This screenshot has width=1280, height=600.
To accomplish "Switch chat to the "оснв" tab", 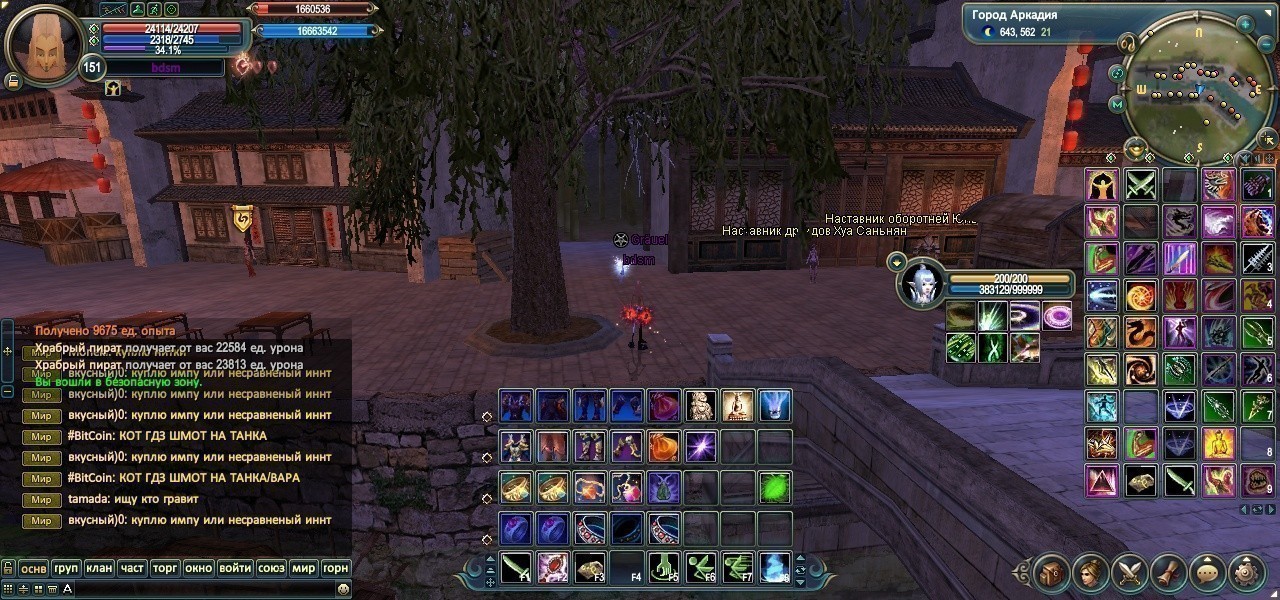I will [x=33, y=568].
